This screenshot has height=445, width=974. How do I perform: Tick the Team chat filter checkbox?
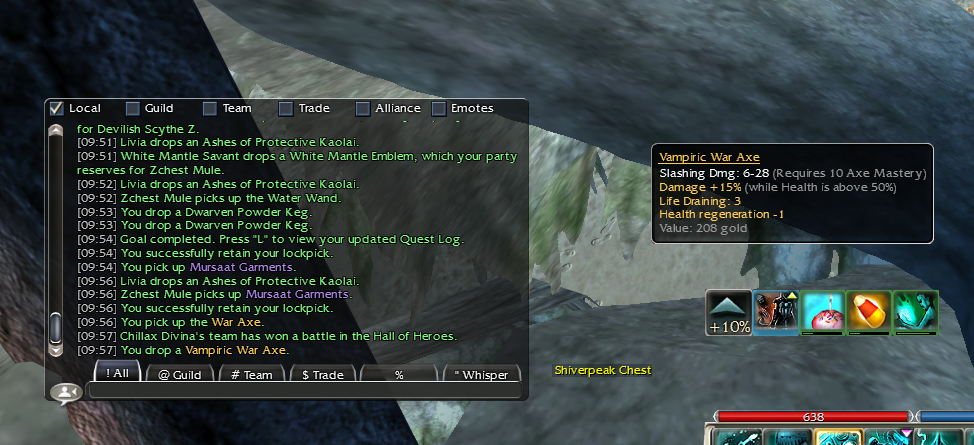tap(210, 108)
